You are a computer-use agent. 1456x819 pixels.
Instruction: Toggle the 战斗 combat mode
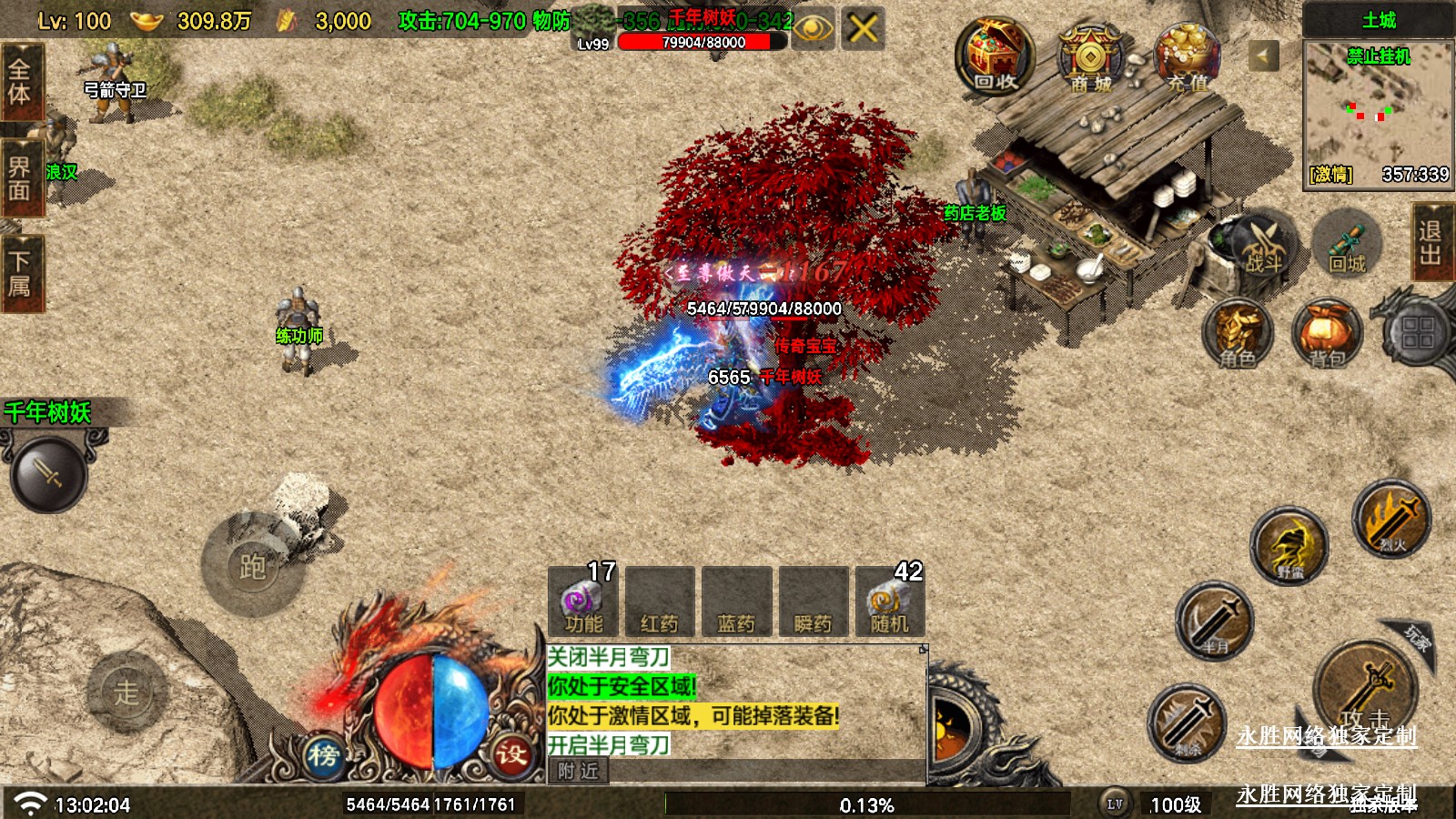pyautogui.click(x=1262, y=246)
